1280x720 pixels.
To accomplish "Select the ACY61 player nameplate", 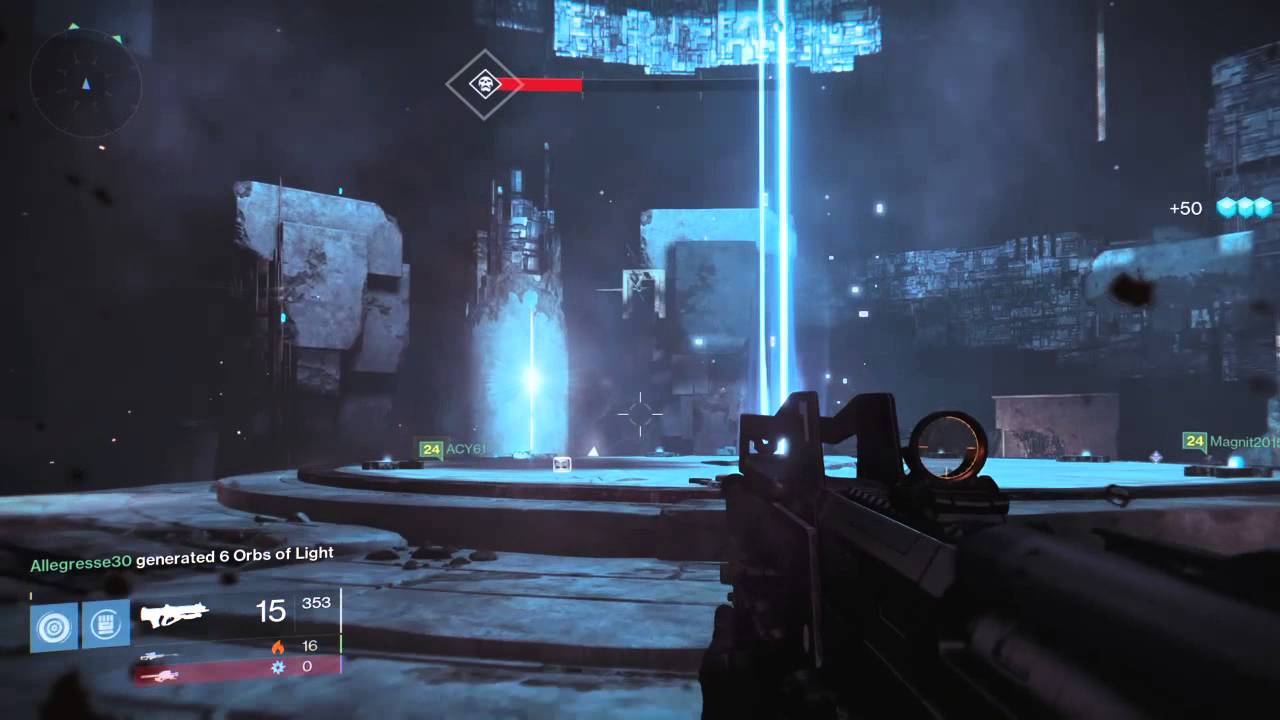I will click(x=452, y=449).
